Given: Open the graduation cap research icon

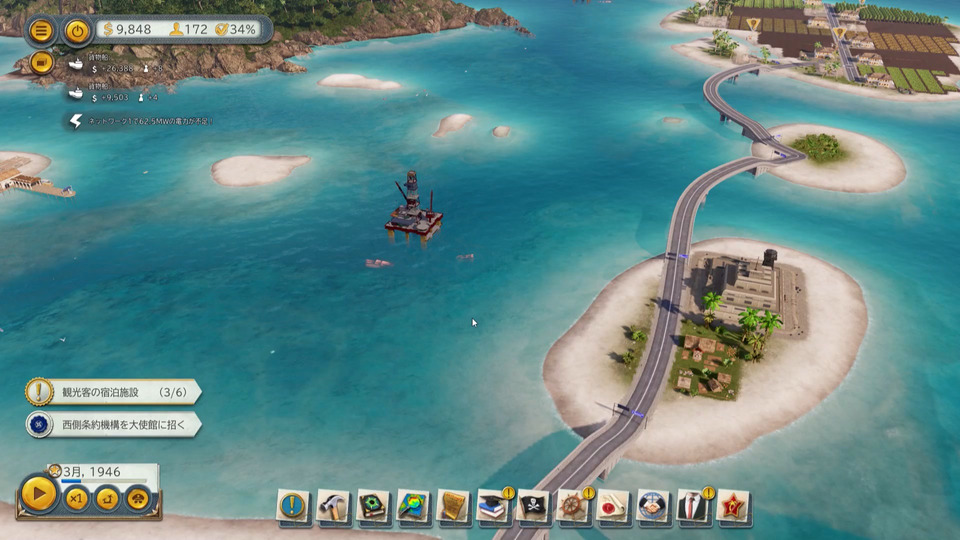Looking at the screenshot, I should 493,505.
